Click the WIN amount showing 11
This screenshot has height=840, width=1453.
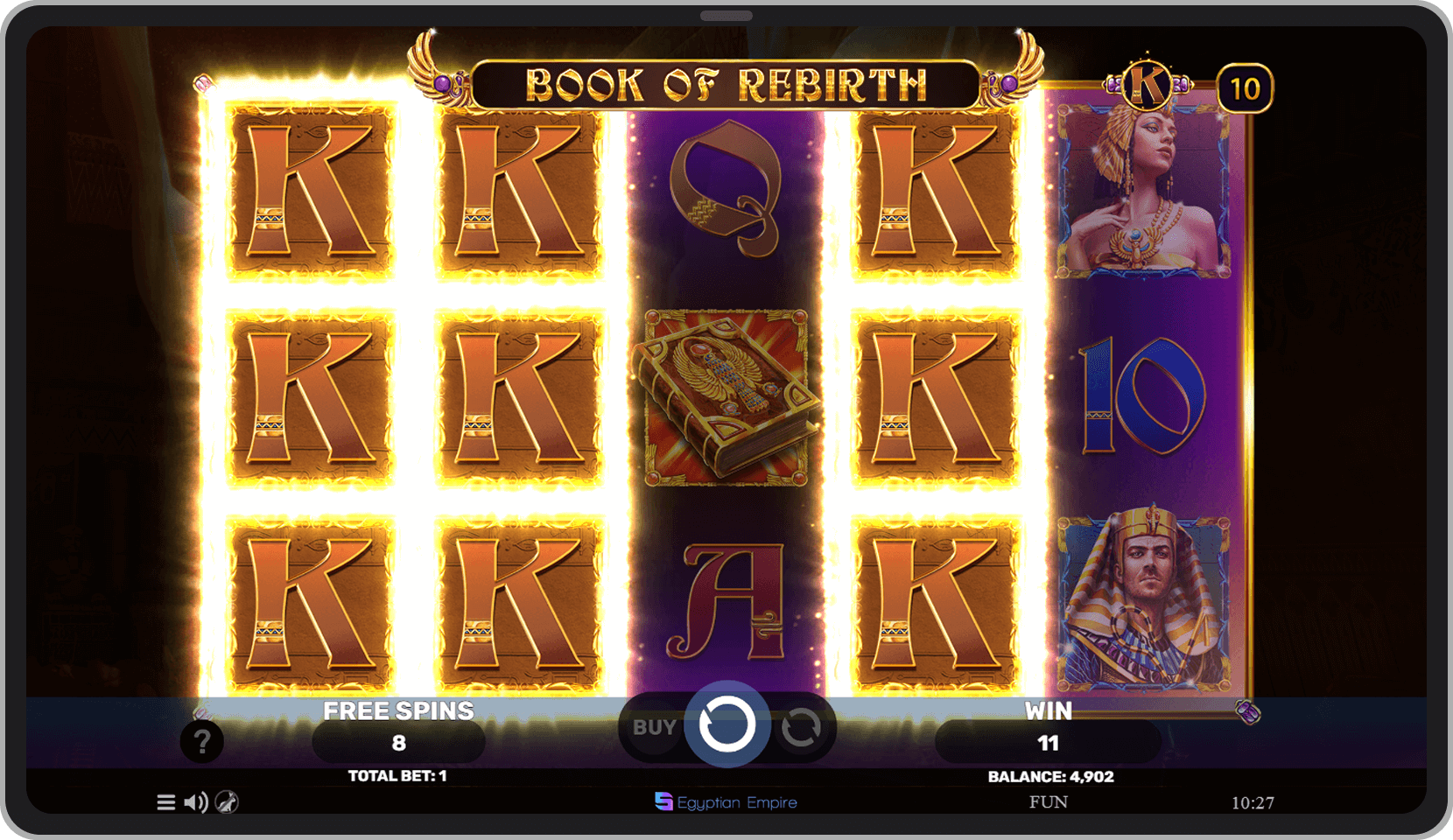1047,742
